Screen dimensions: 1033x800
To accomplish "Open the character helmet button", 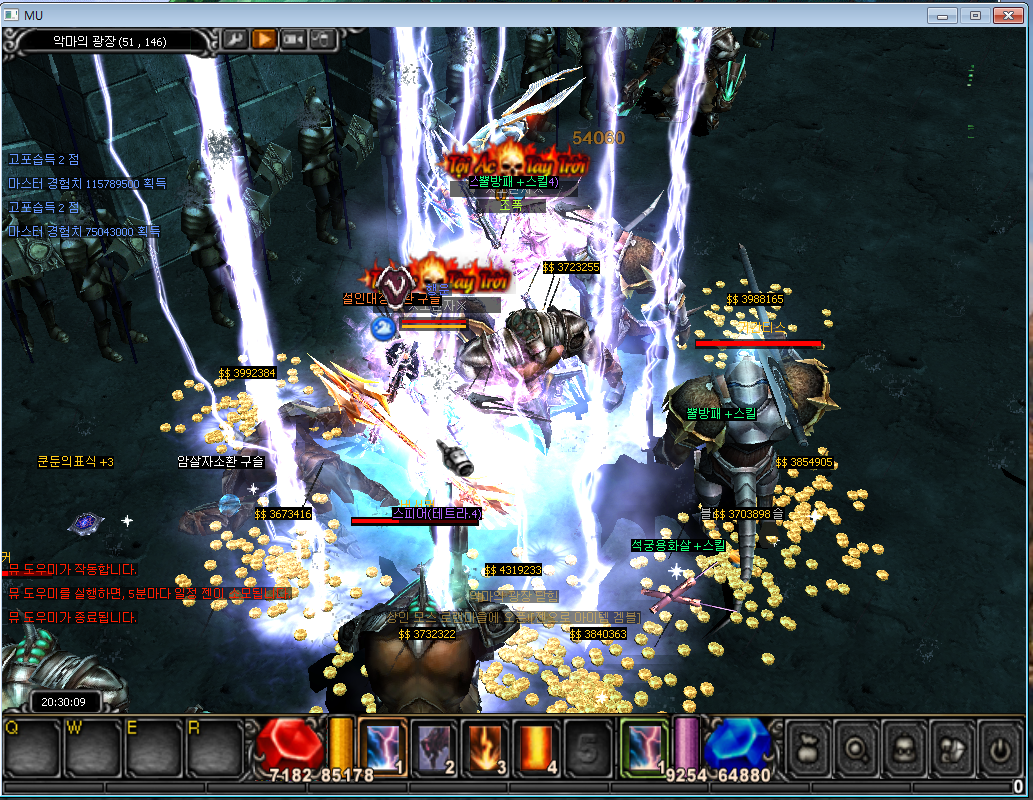I will click(904, 746).
